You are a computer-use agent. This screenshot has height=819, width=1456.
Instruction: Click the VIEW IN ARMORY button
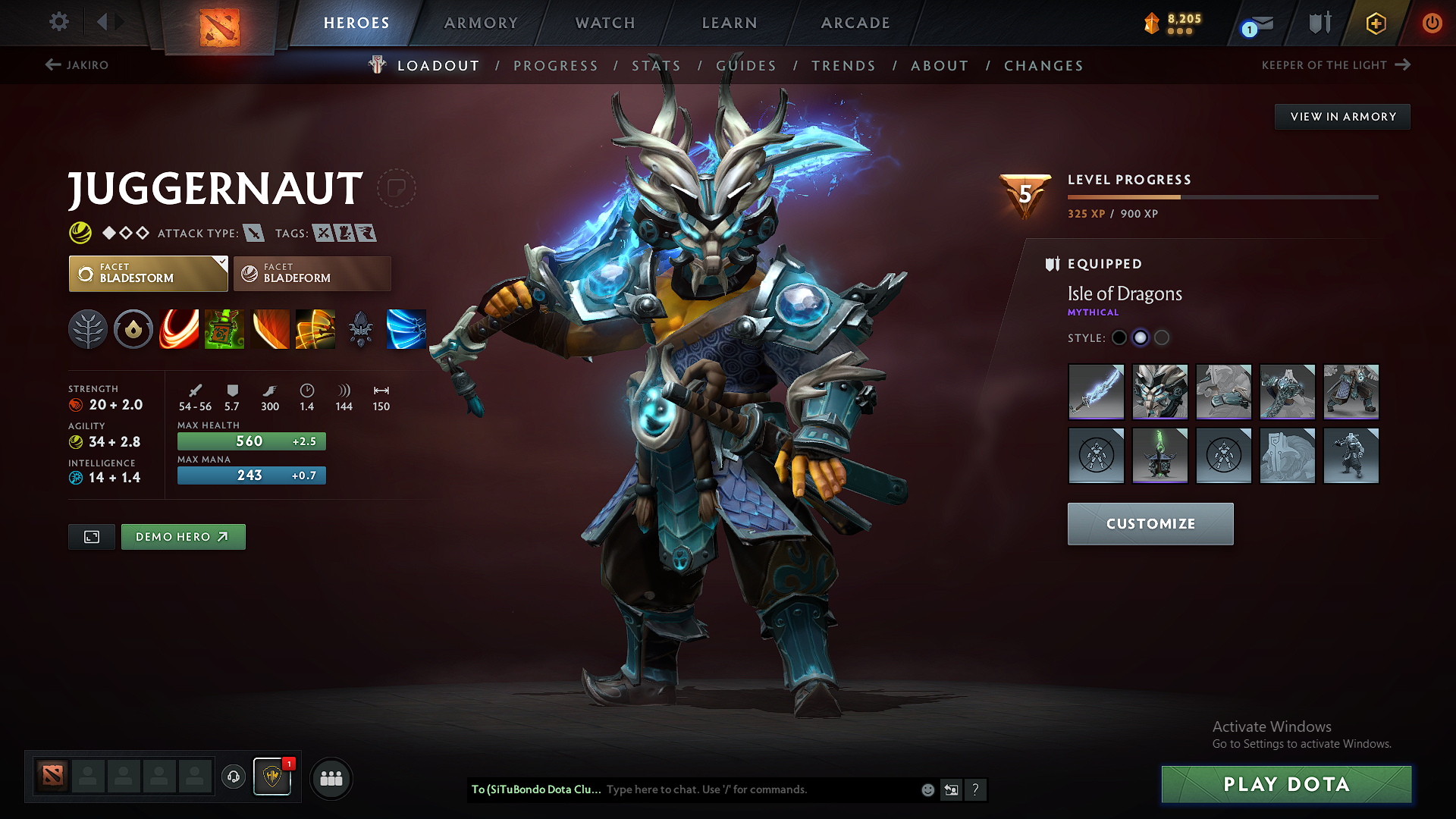[1341, 116]
